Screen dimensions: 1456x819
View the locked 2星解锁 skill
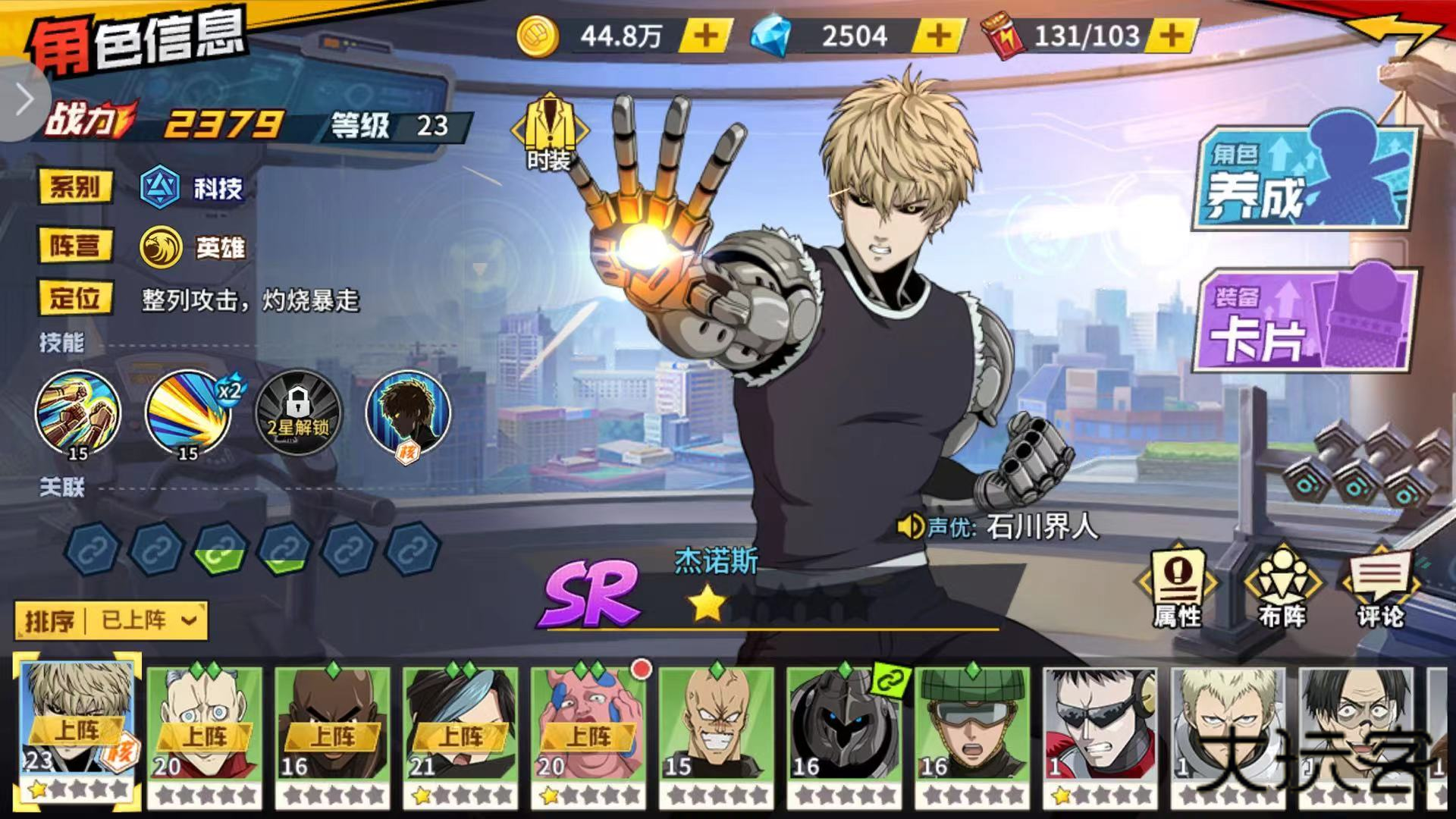pos(298,413)
